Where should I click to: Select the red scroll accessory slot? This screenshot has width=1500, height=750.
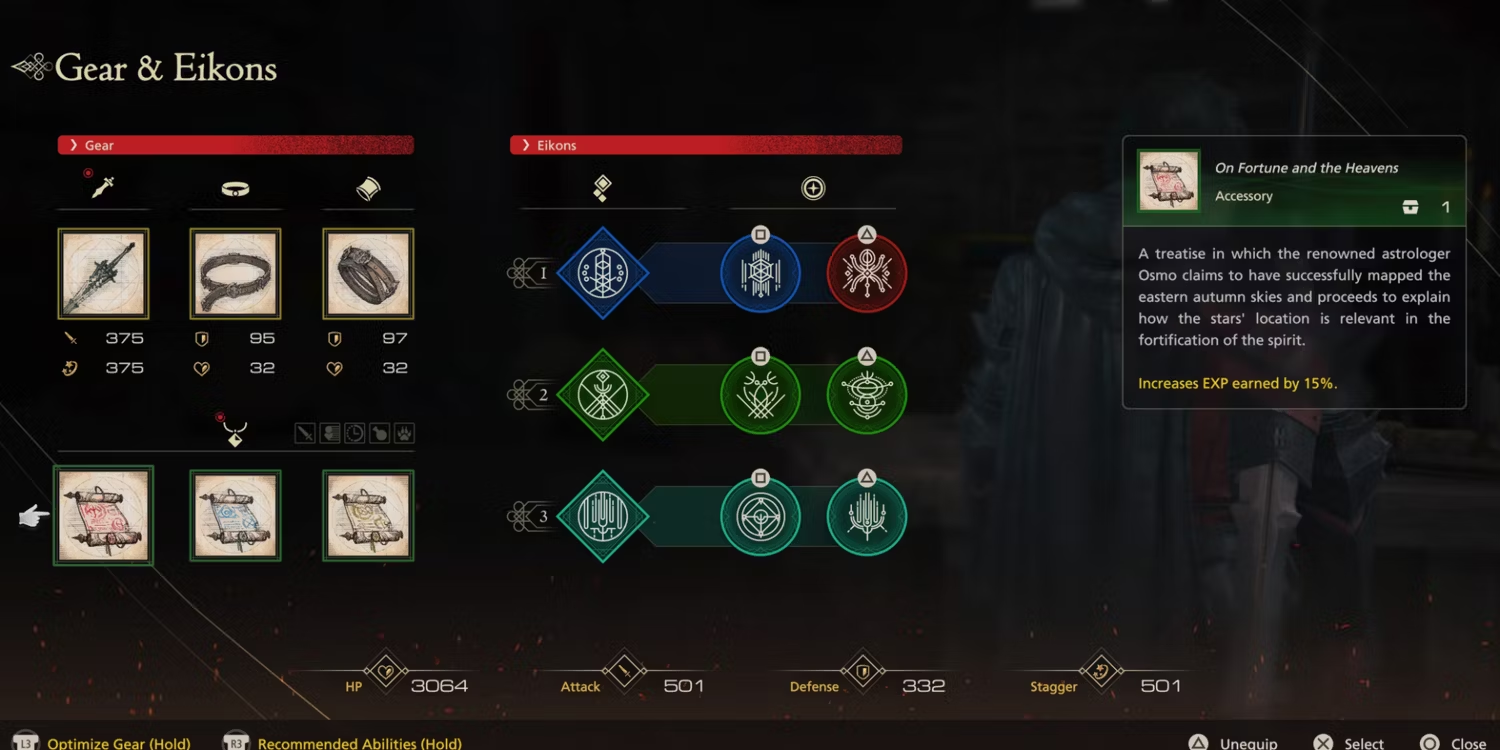(103, 516)
